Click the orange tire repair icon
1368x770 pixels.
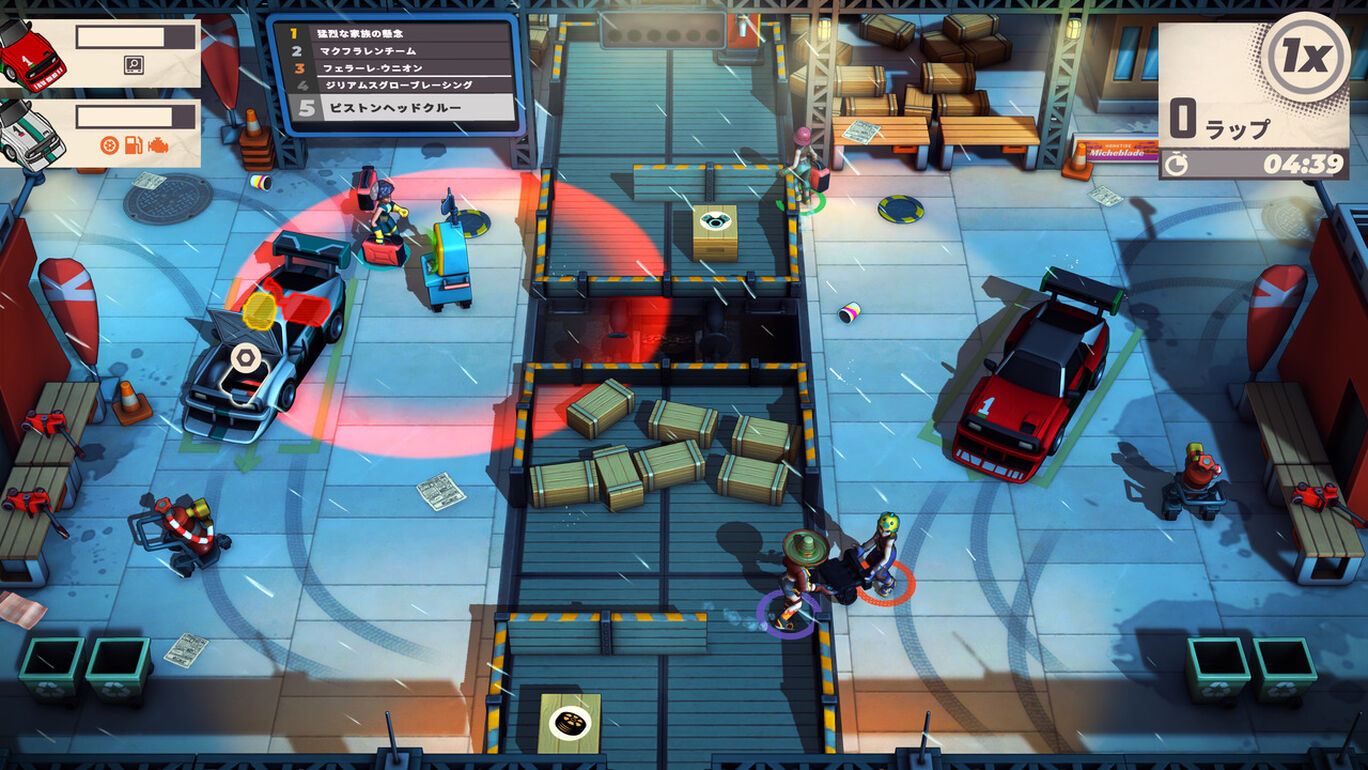pos(110,146)
